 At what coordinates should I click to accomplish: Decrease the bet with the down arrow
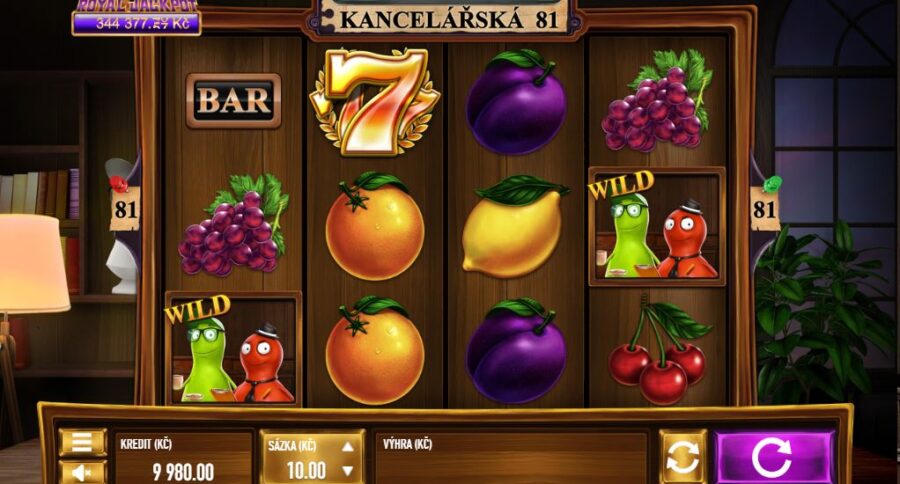347,470
